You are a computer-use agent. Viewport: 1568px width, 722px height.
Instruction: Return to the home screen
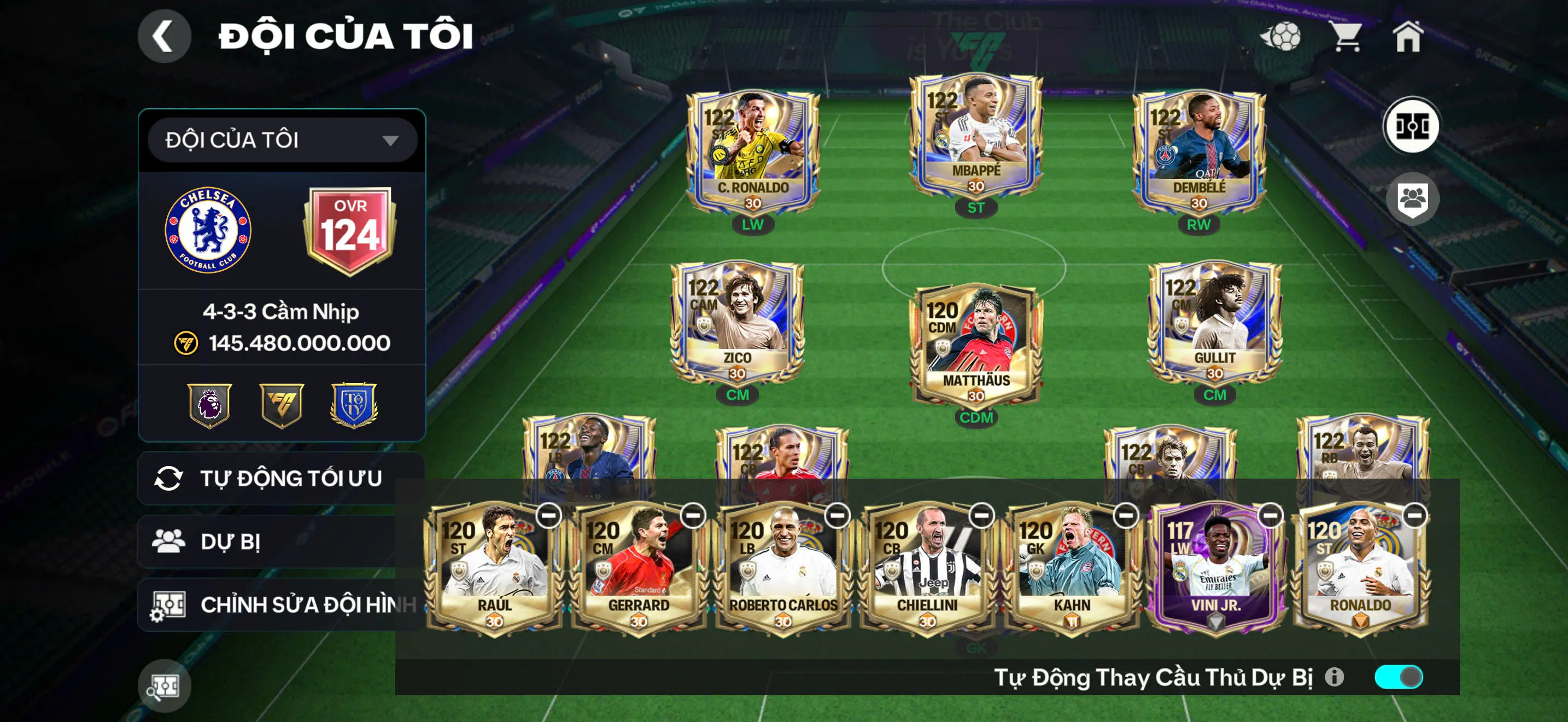point(1408,37)
